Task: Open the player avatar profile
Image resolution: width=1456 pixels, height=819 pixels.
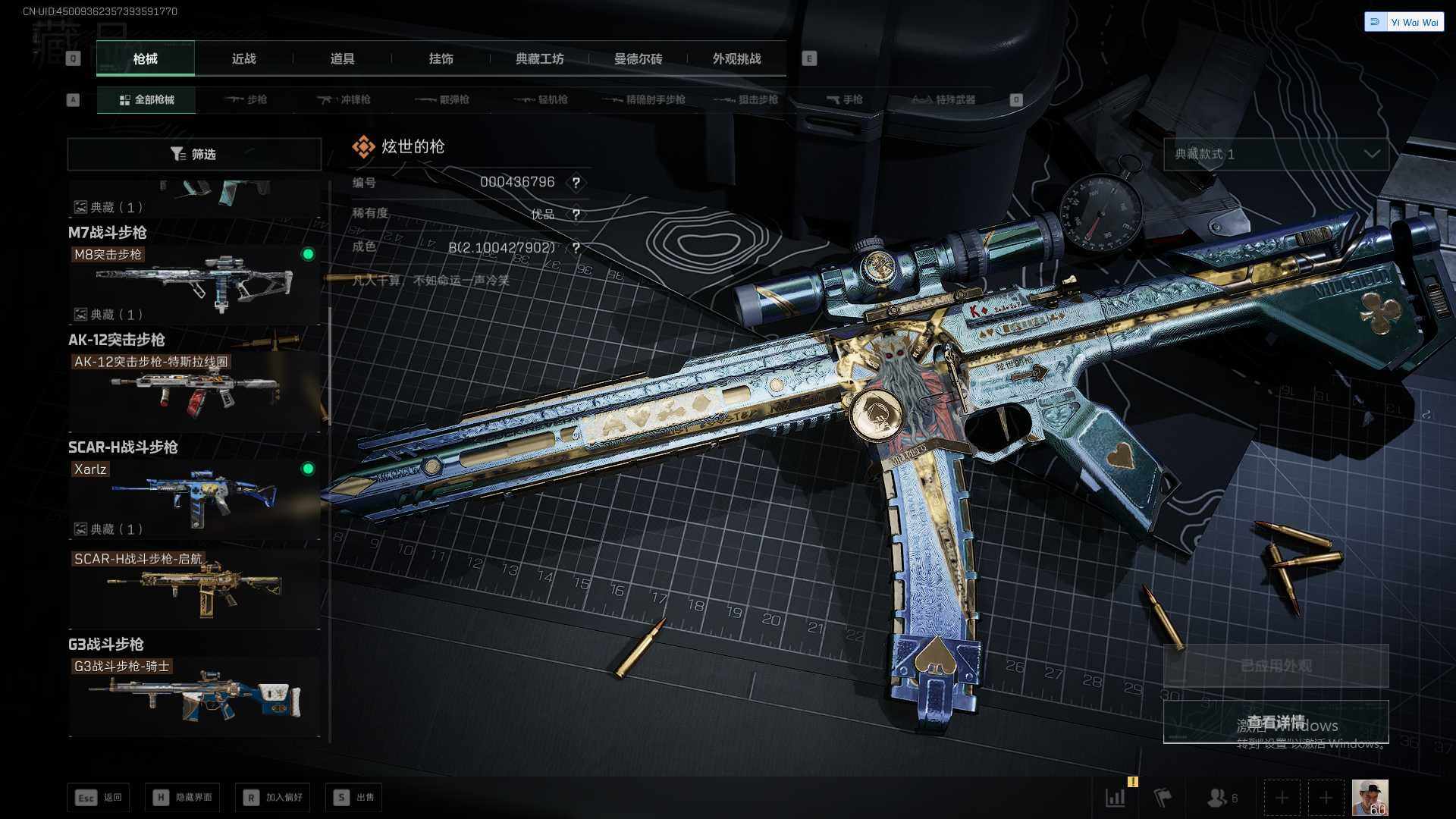Action: click(x=1370, y=797)
